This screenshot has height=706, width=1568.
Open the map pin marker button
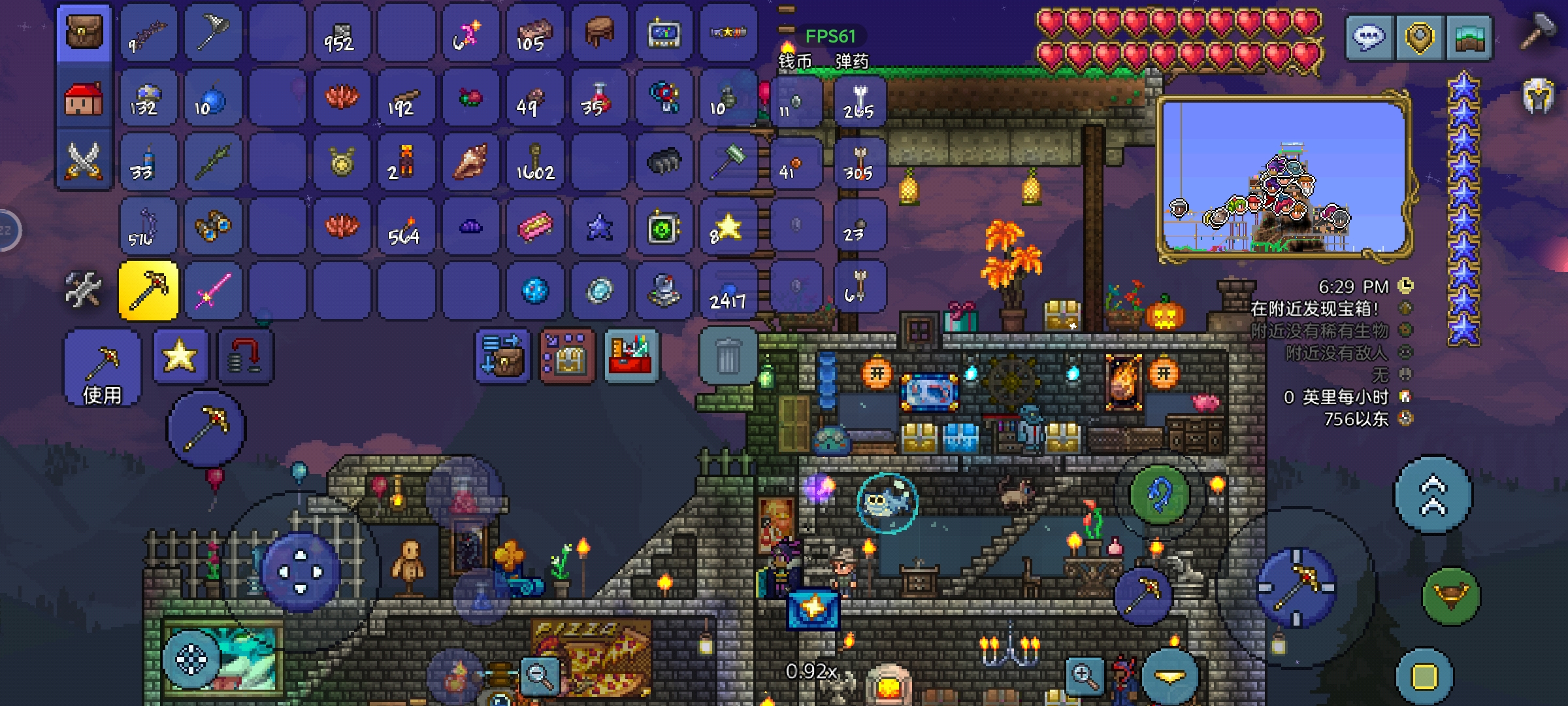coord(1419,38)
